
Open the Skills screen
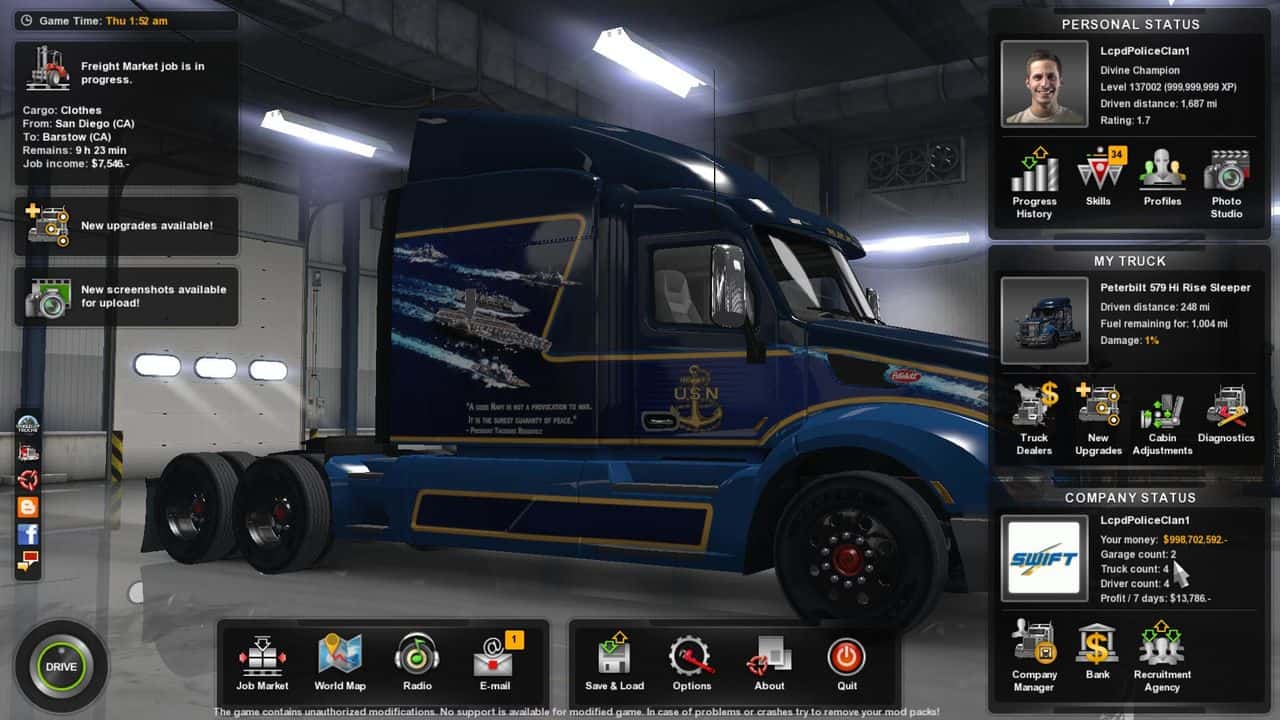[1098, 177]
